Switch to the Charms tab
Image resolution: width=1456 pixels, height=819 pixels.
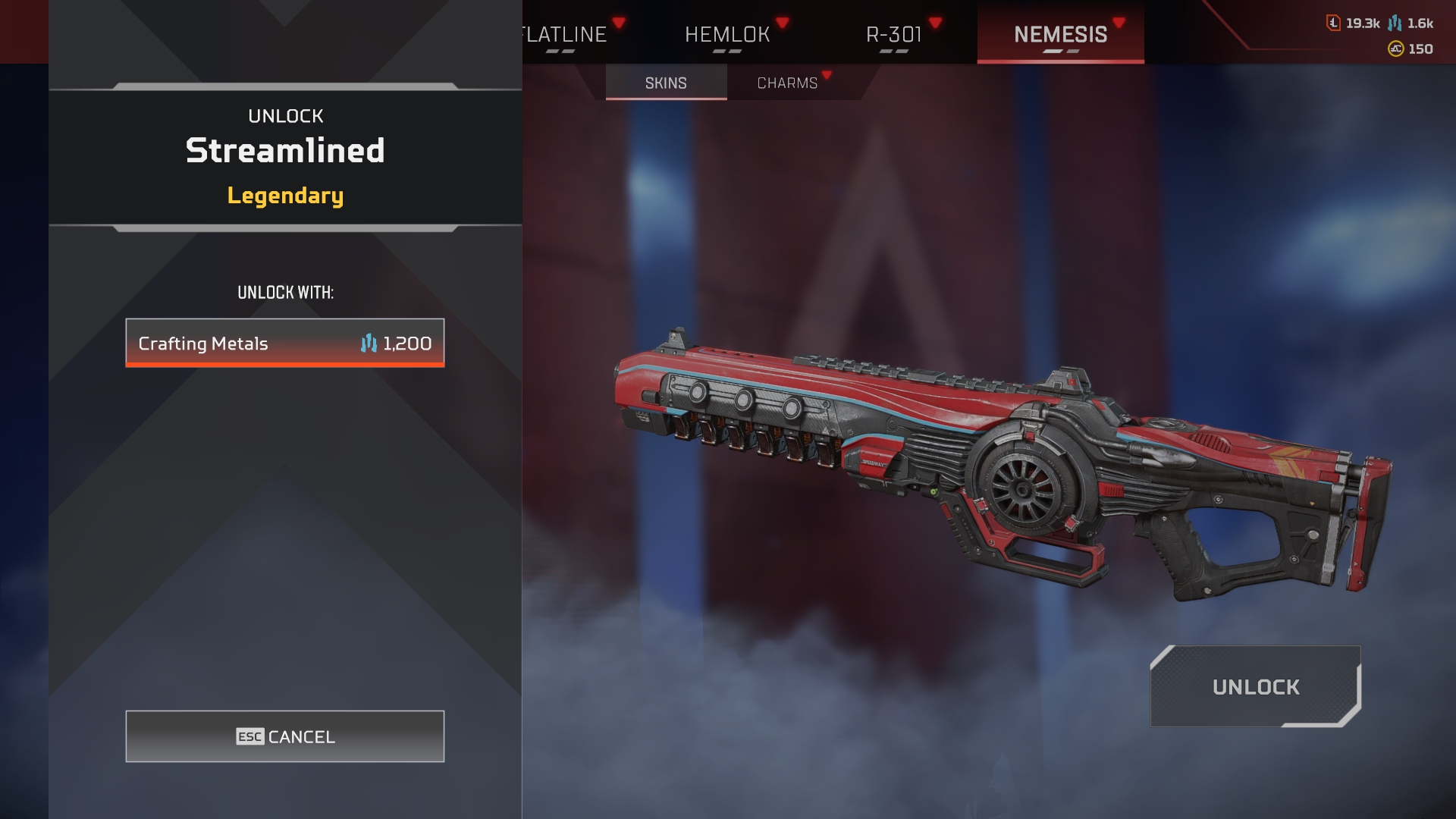point(787,83)
